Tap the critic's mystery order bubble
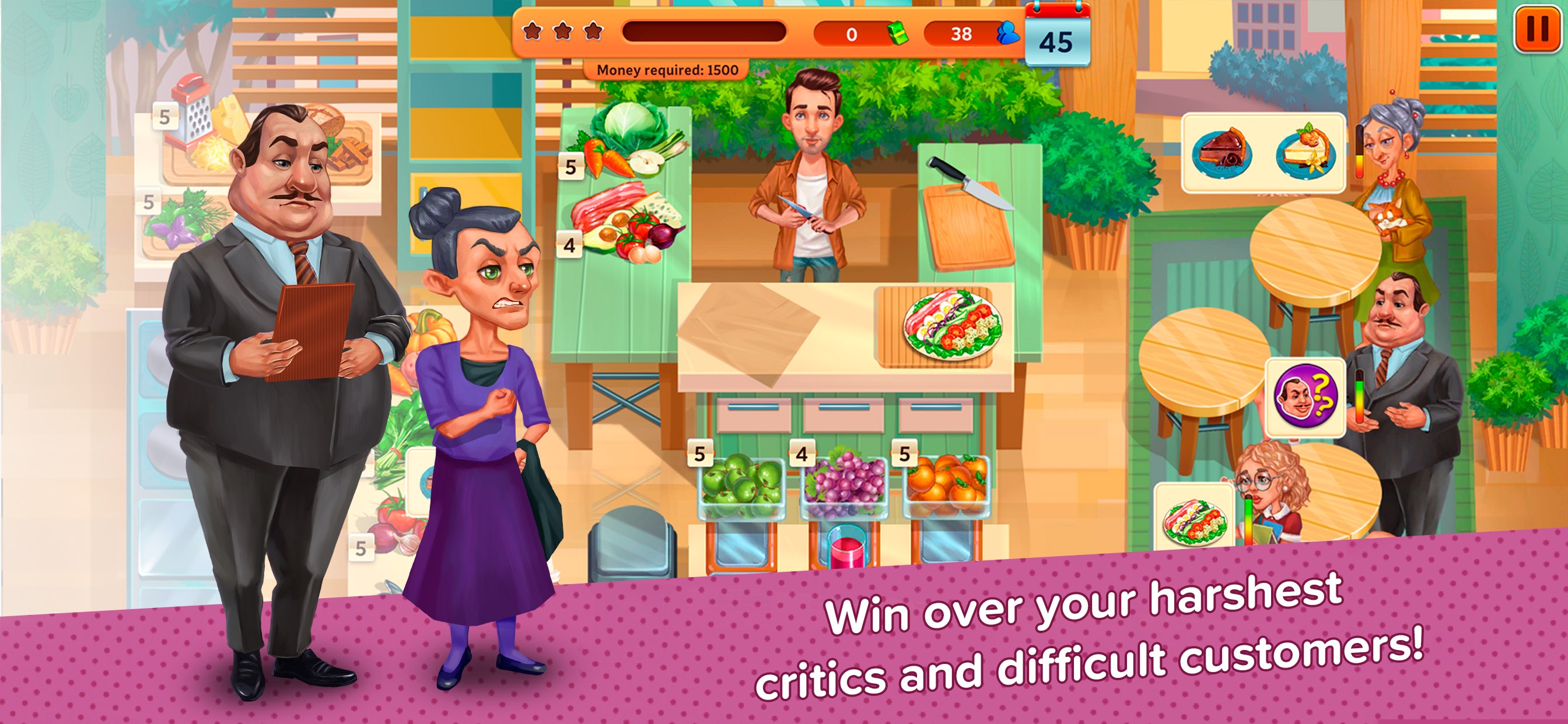This screenshot has height=724, width=1568. click(1305, 398)
